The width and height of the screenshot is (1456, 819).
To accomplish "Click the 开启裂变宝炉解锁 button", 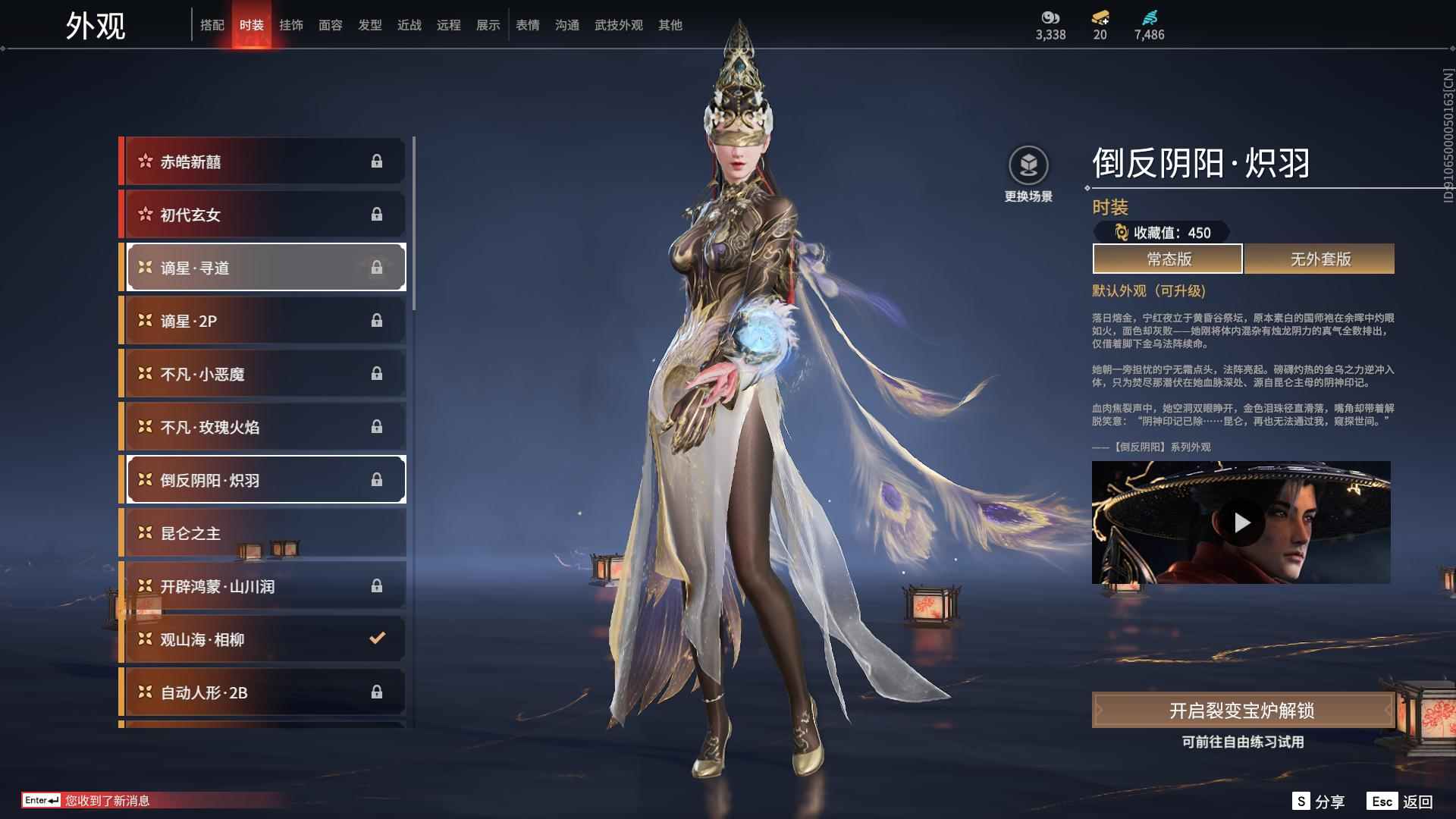I will (x=1242, y=711).
